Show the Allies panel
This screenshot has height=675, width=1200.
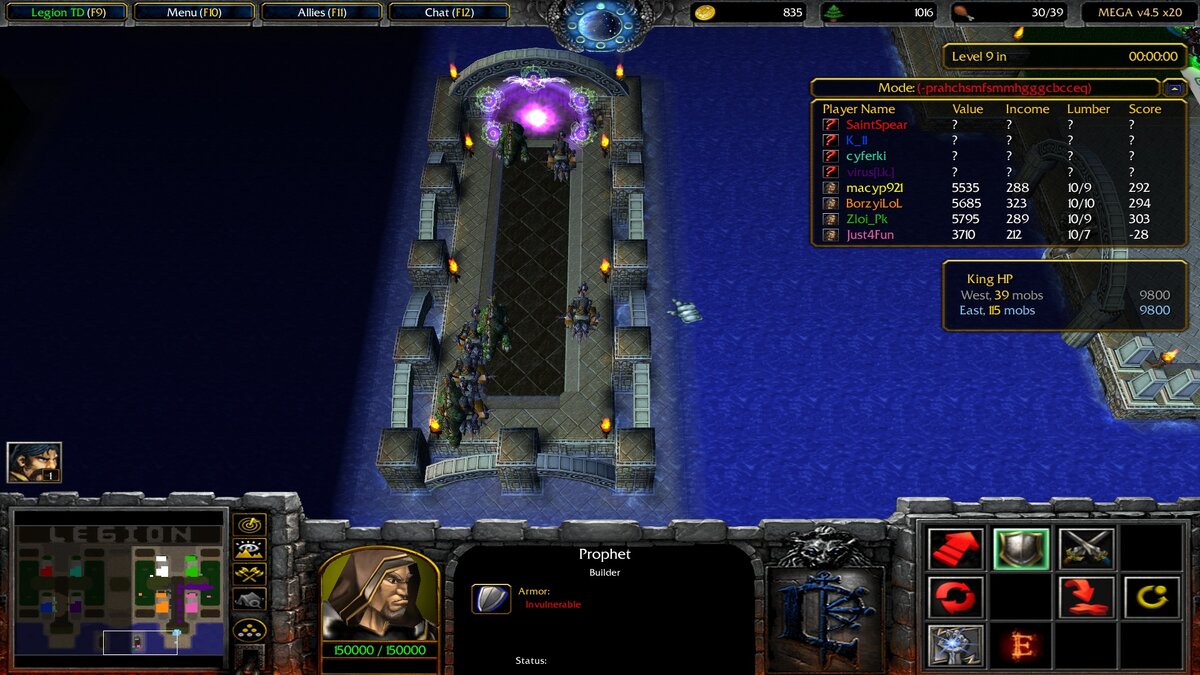[322, 13]
